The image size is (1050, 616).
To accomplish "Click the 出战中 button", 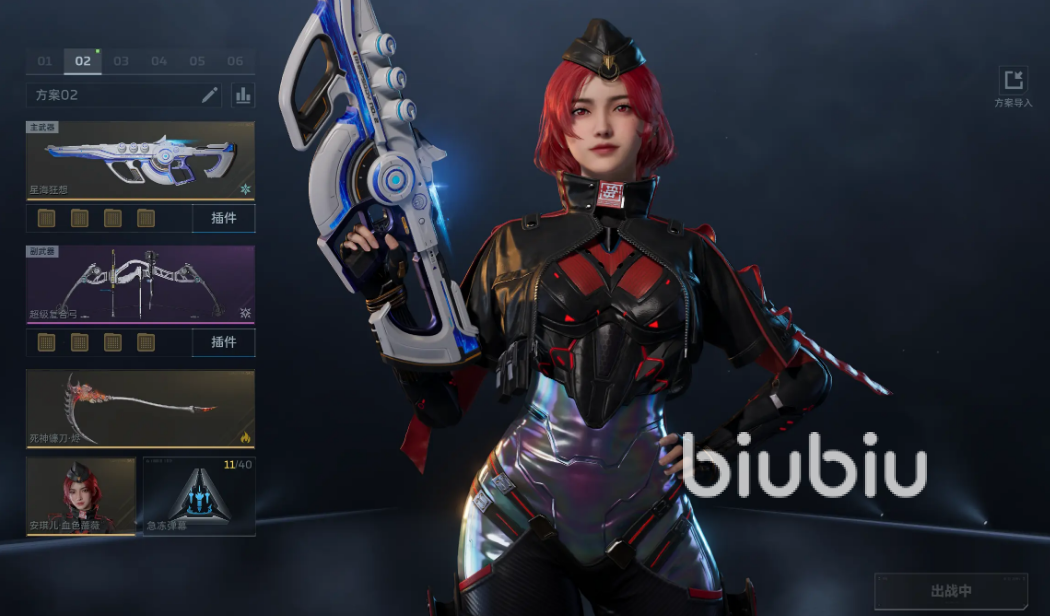I will (x=950, y=591).
